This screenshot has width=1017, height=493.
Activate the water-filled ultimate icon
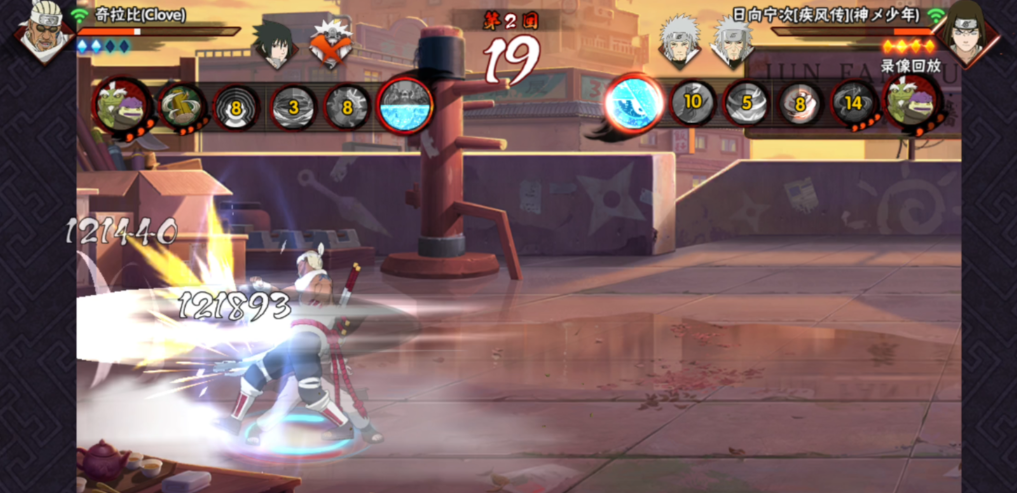pyautogui.click(x=405, y=105)
